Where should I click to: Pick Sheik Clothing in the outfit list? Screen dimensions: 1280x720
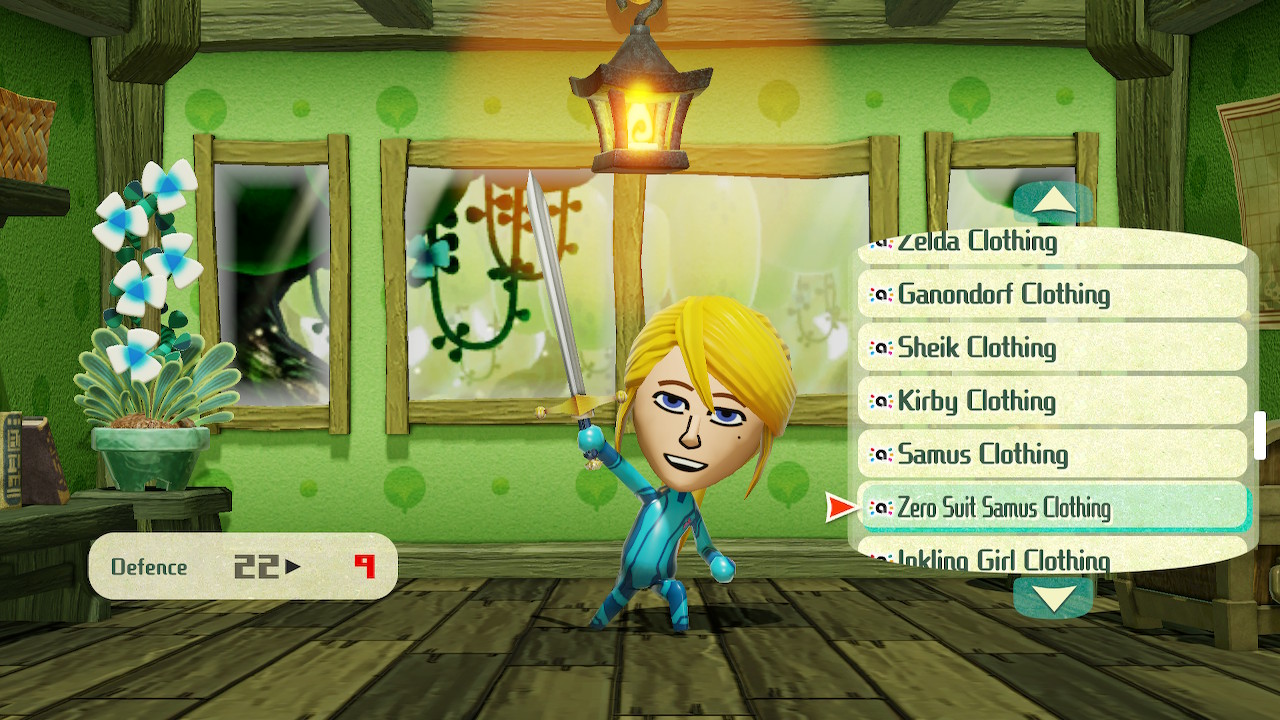tap(1052, 347)
